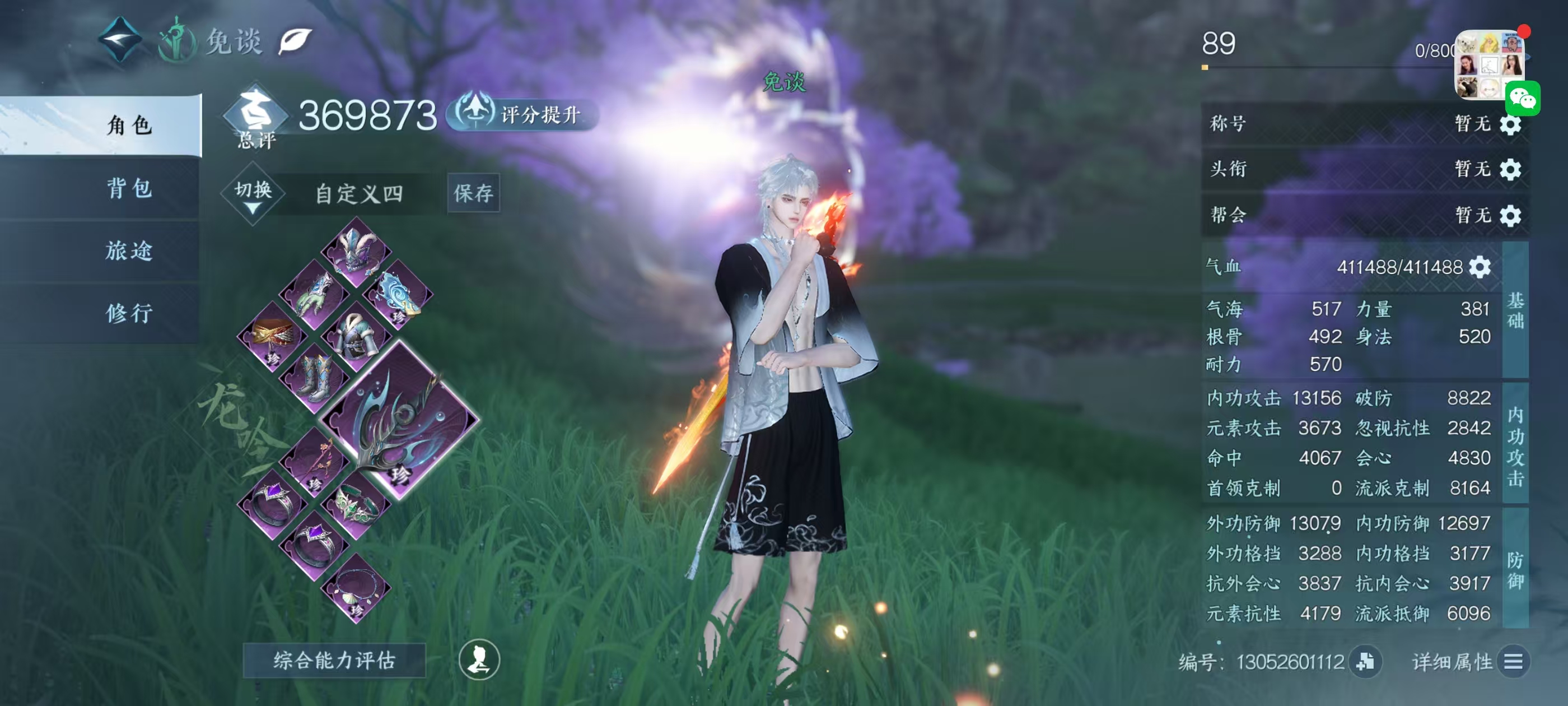
Task: Open 帮会 guild settings gear
Action: click(1510, 216)
